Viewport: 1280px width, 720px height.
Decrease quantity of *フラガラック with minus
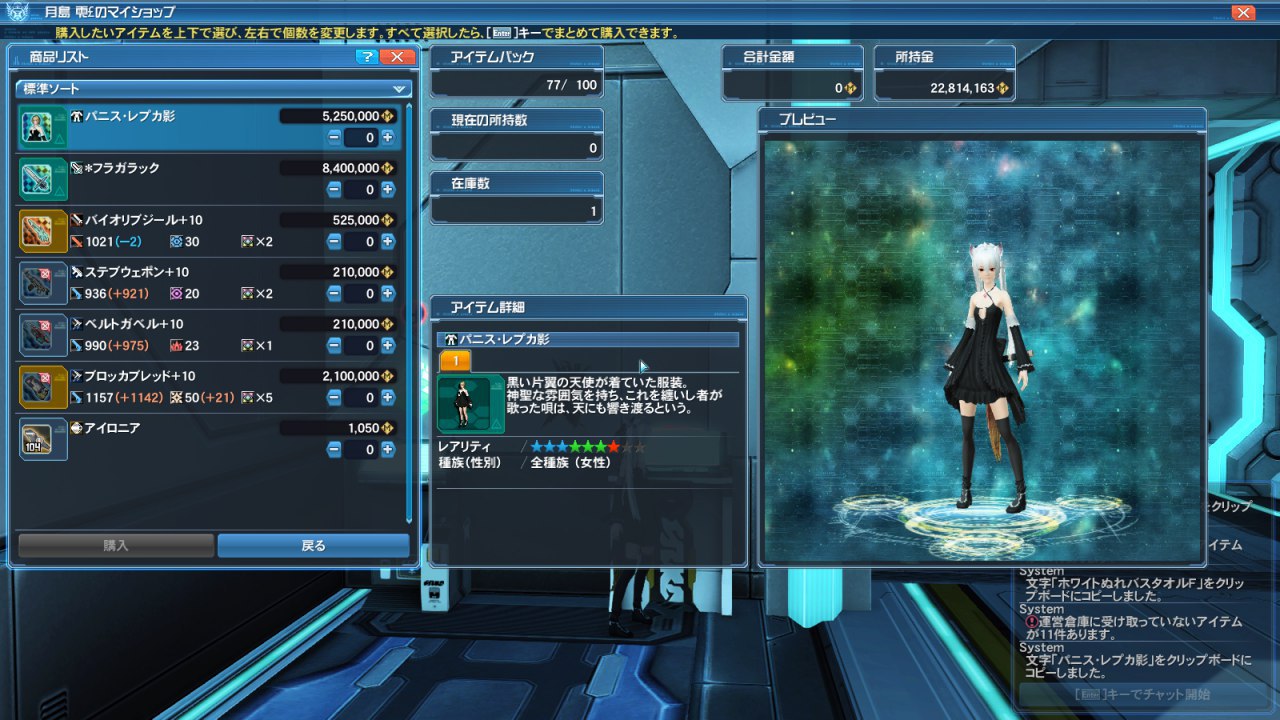click(x=334, y=189)
